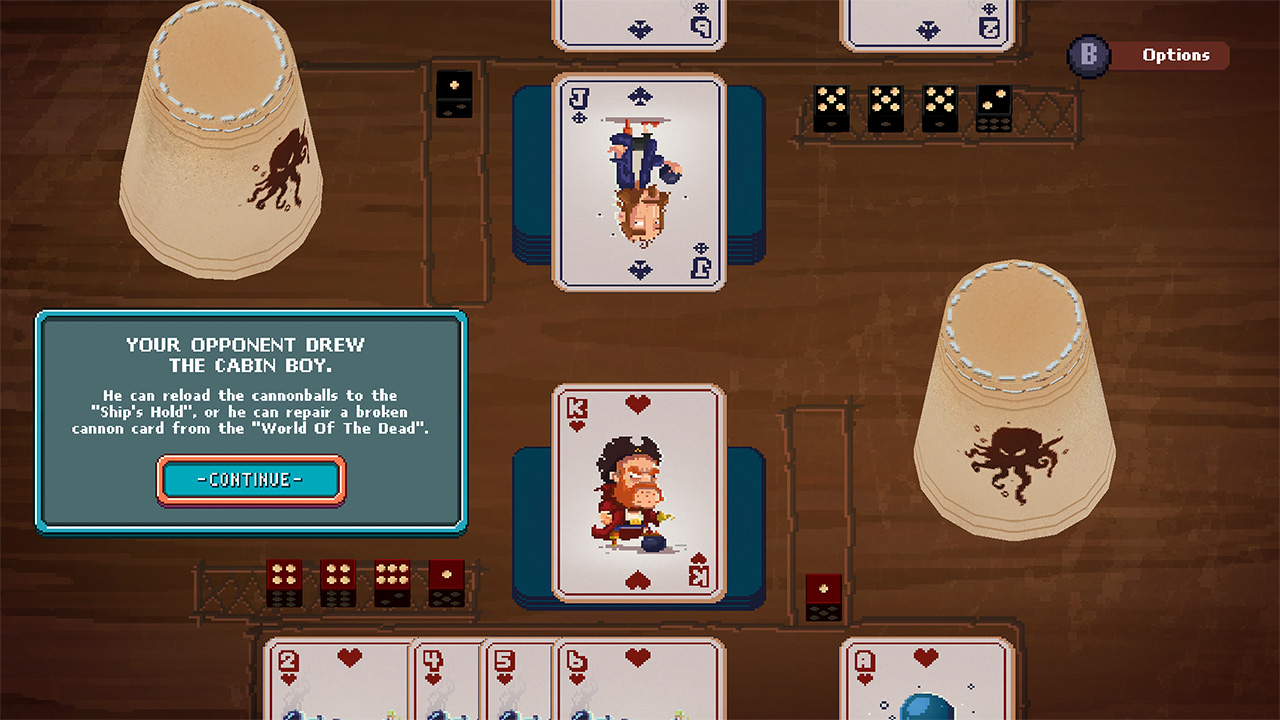The height and width of the screenshot is (720, 1280).
Task: Open the Options menu
Action: pyautogui.click(x=1176, y=55)
